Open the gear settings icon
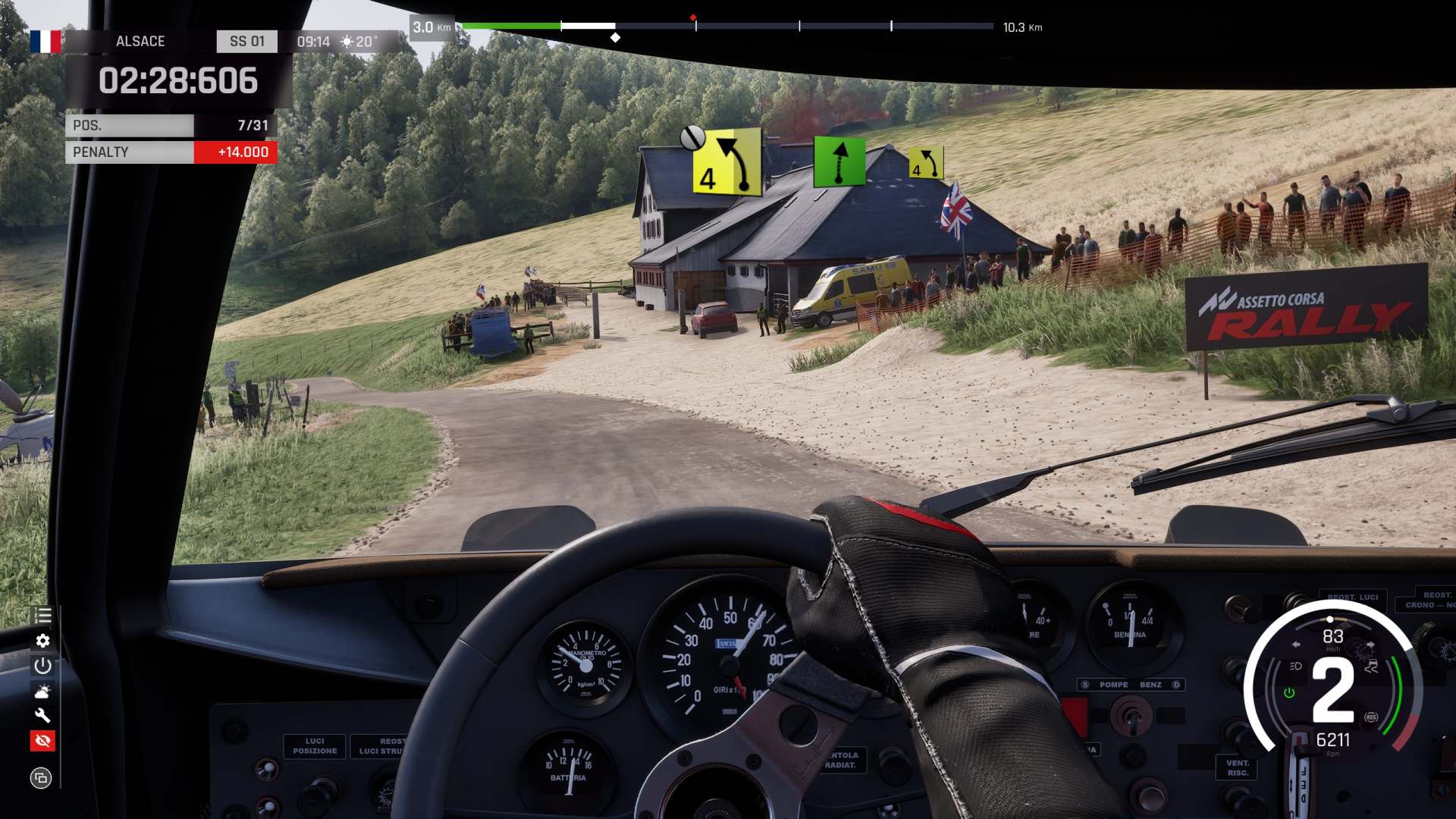Viewport: 1456px width, 819px height. click(42, 641)
